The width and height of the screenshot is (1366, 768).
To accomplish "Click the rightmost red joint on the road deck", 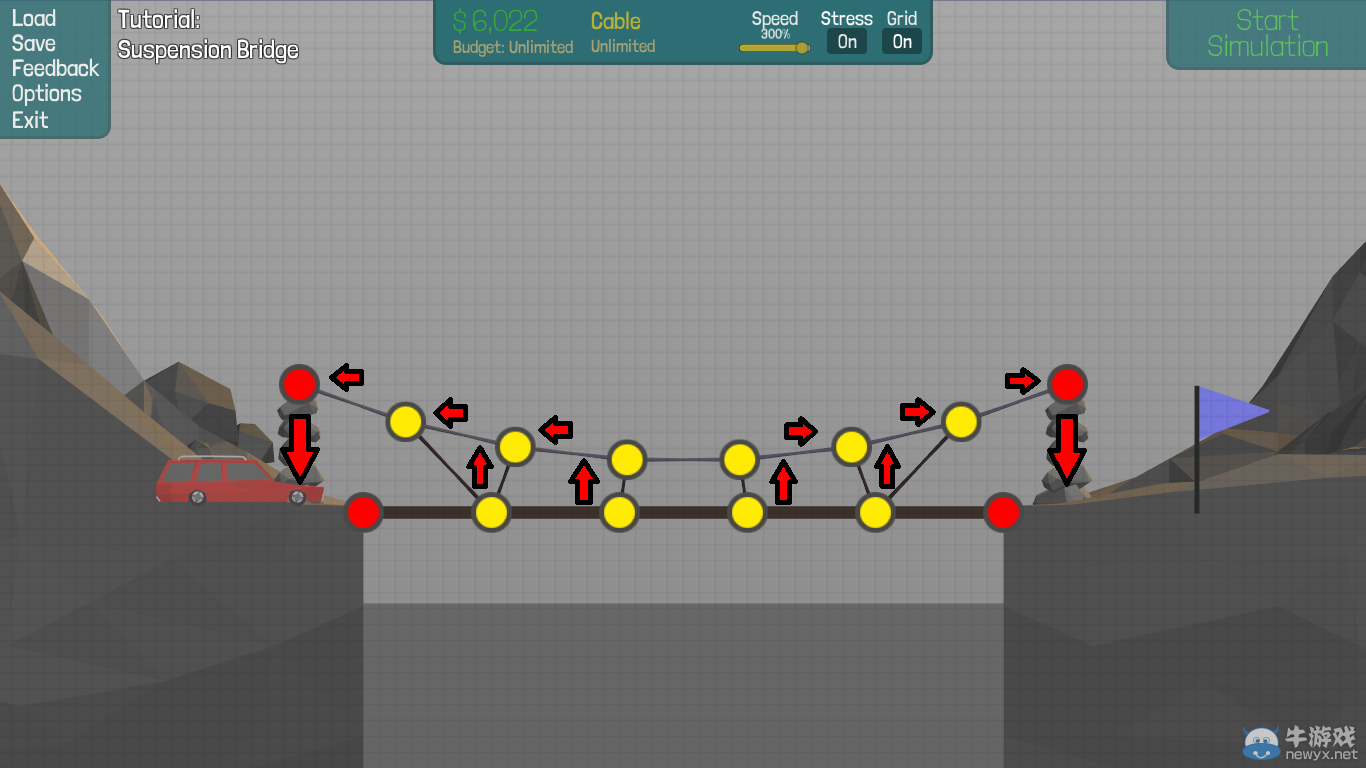I will tap(1003, 512).
